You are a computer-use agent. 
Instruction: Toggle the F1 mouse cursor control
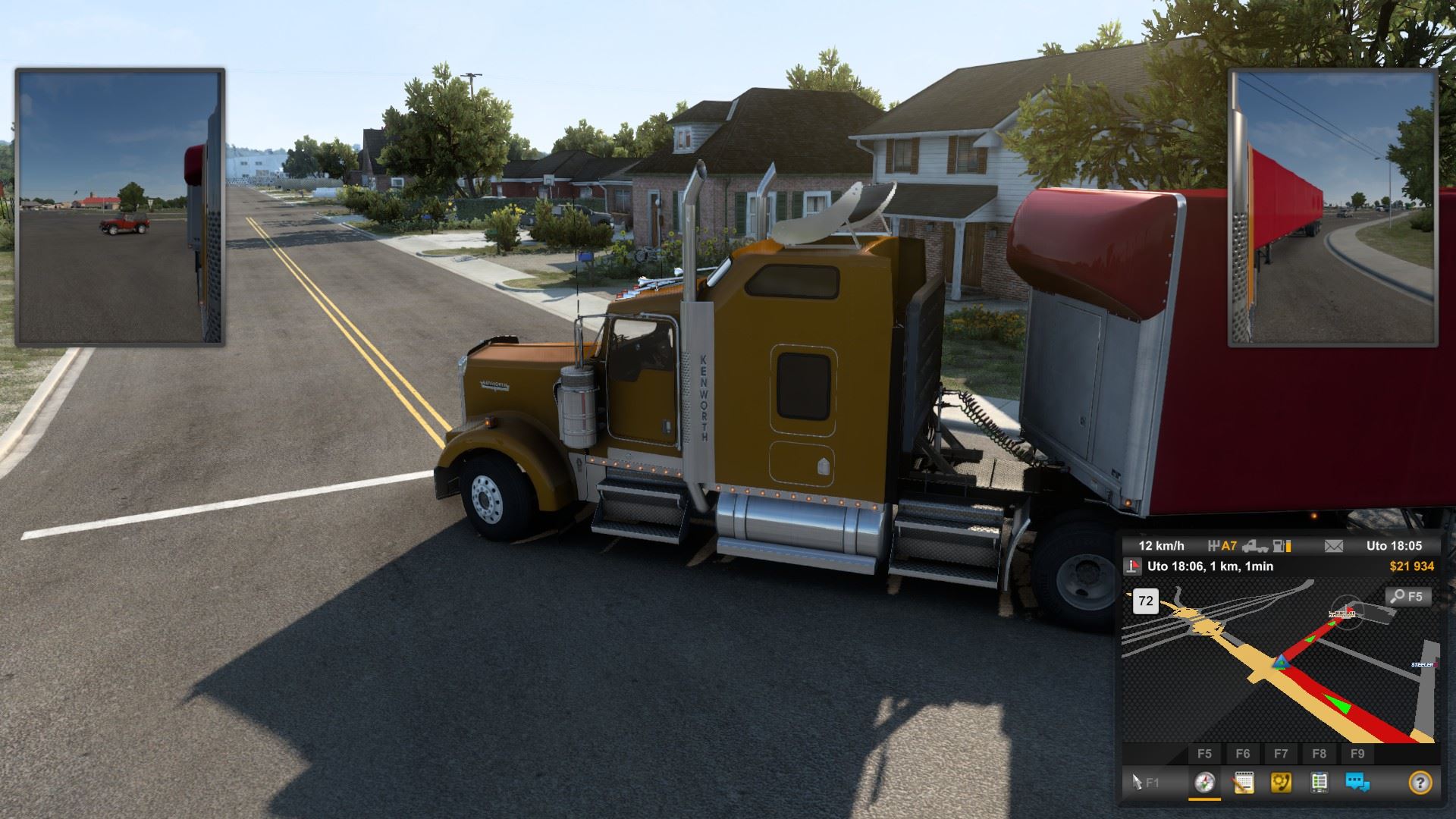[1145, 782]
